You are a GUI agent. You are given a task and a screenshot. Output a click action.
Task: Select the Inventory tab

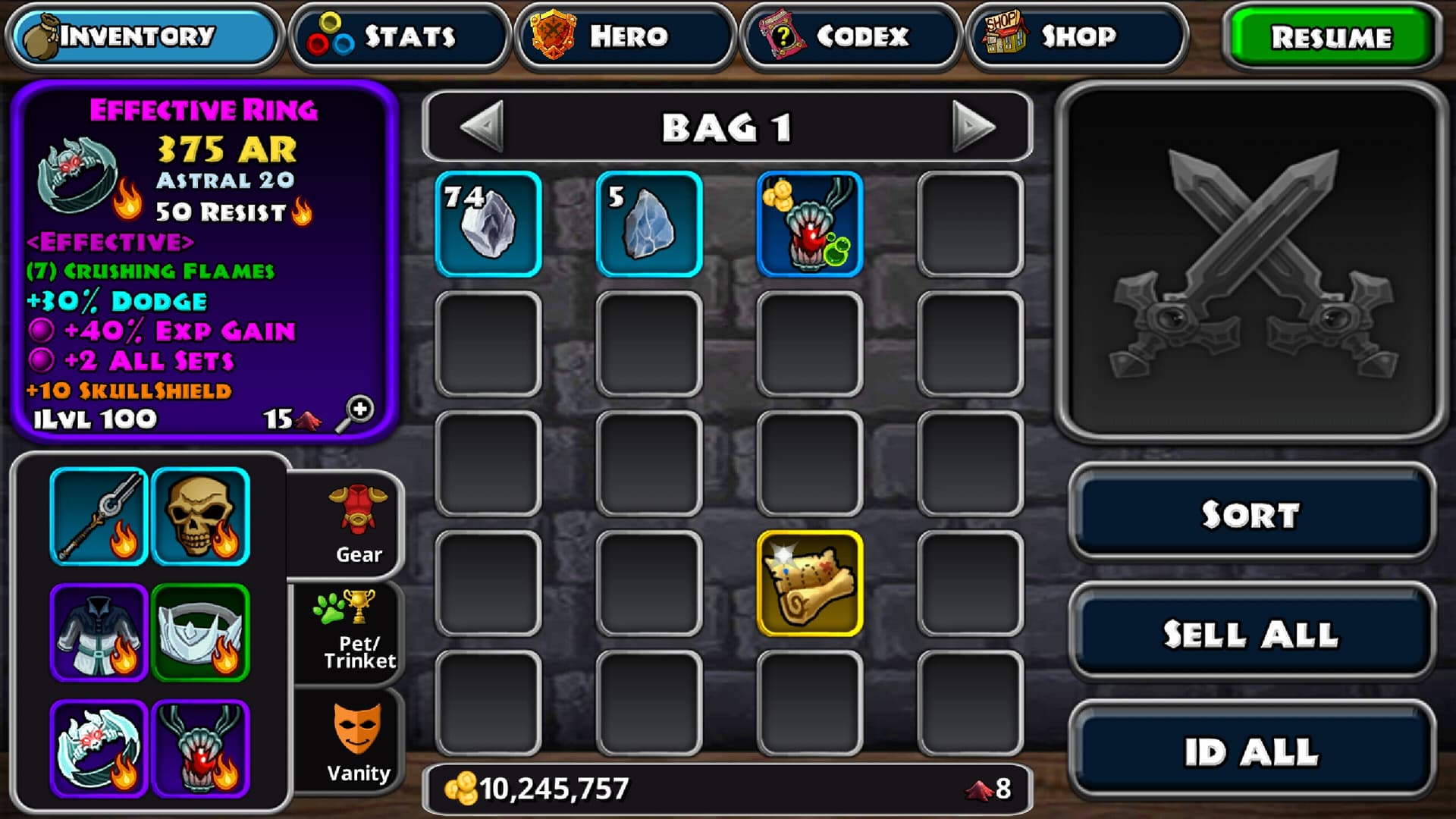[144, 36]
